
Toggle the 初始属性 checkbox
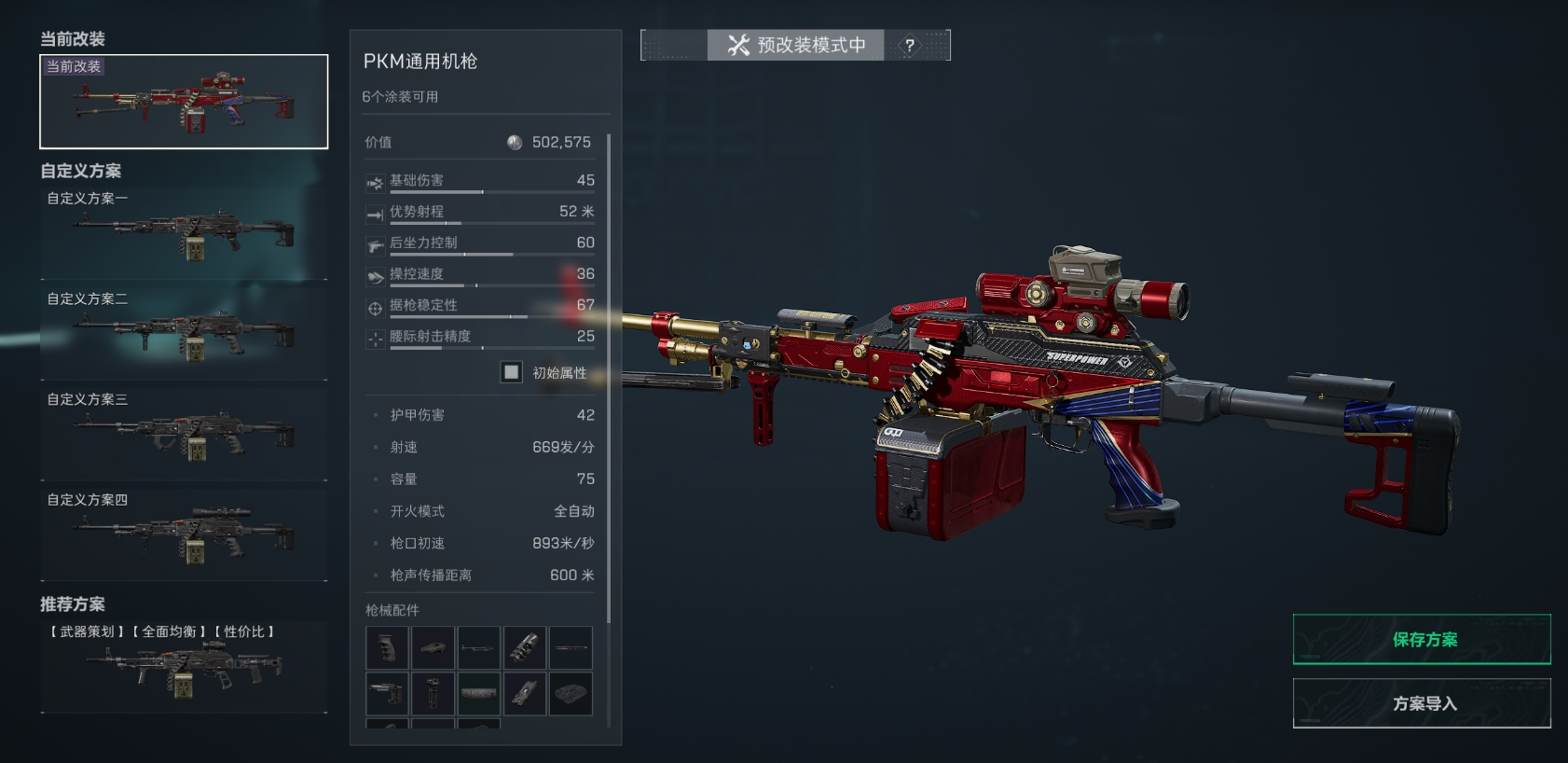point(512,372)
